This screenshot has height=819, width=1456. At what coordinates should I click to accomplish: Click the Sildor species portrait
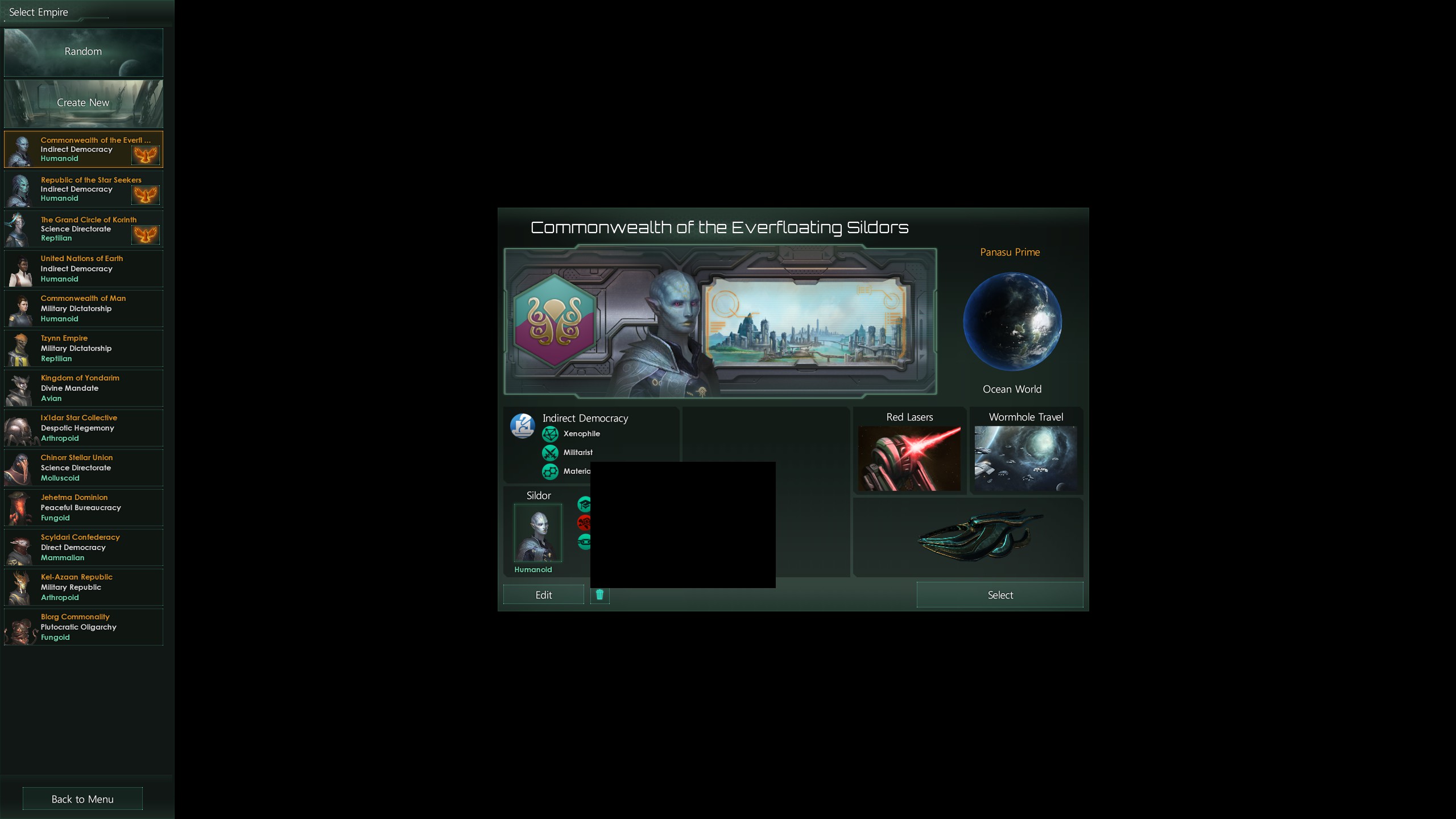(x=537, y=533)
